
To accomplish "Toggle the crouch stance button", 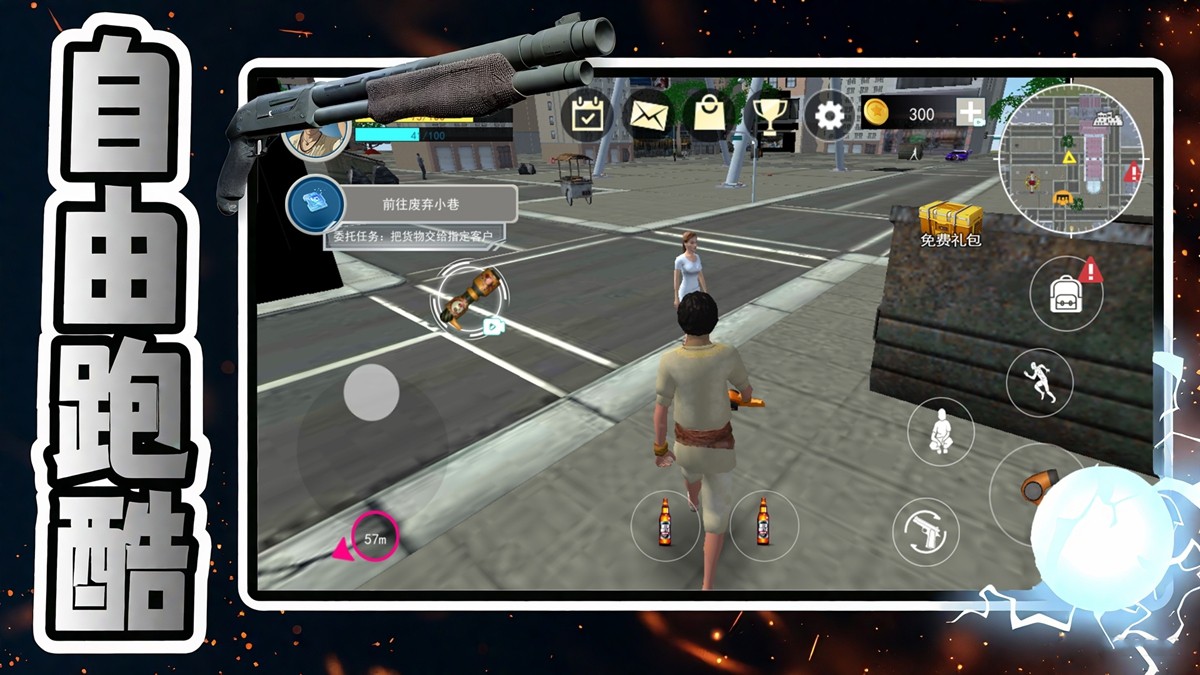I will [x=940, y=431].
